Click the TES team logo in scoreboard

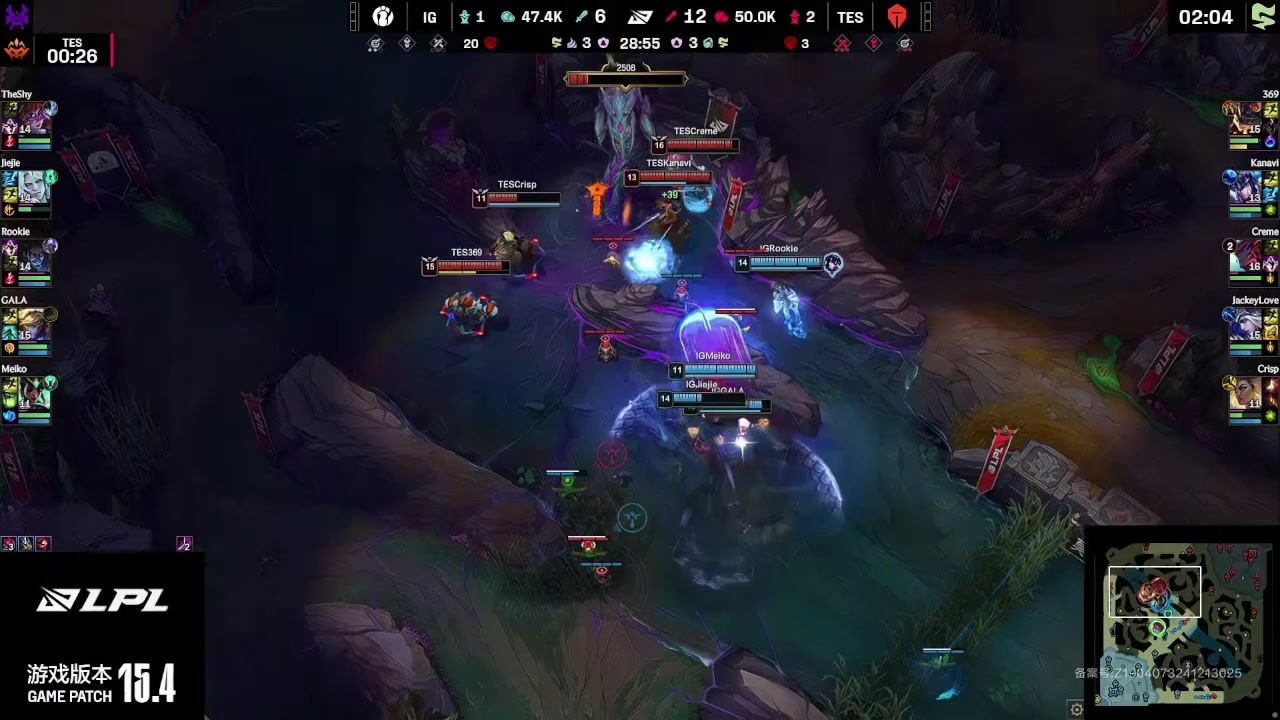(896, 17)
